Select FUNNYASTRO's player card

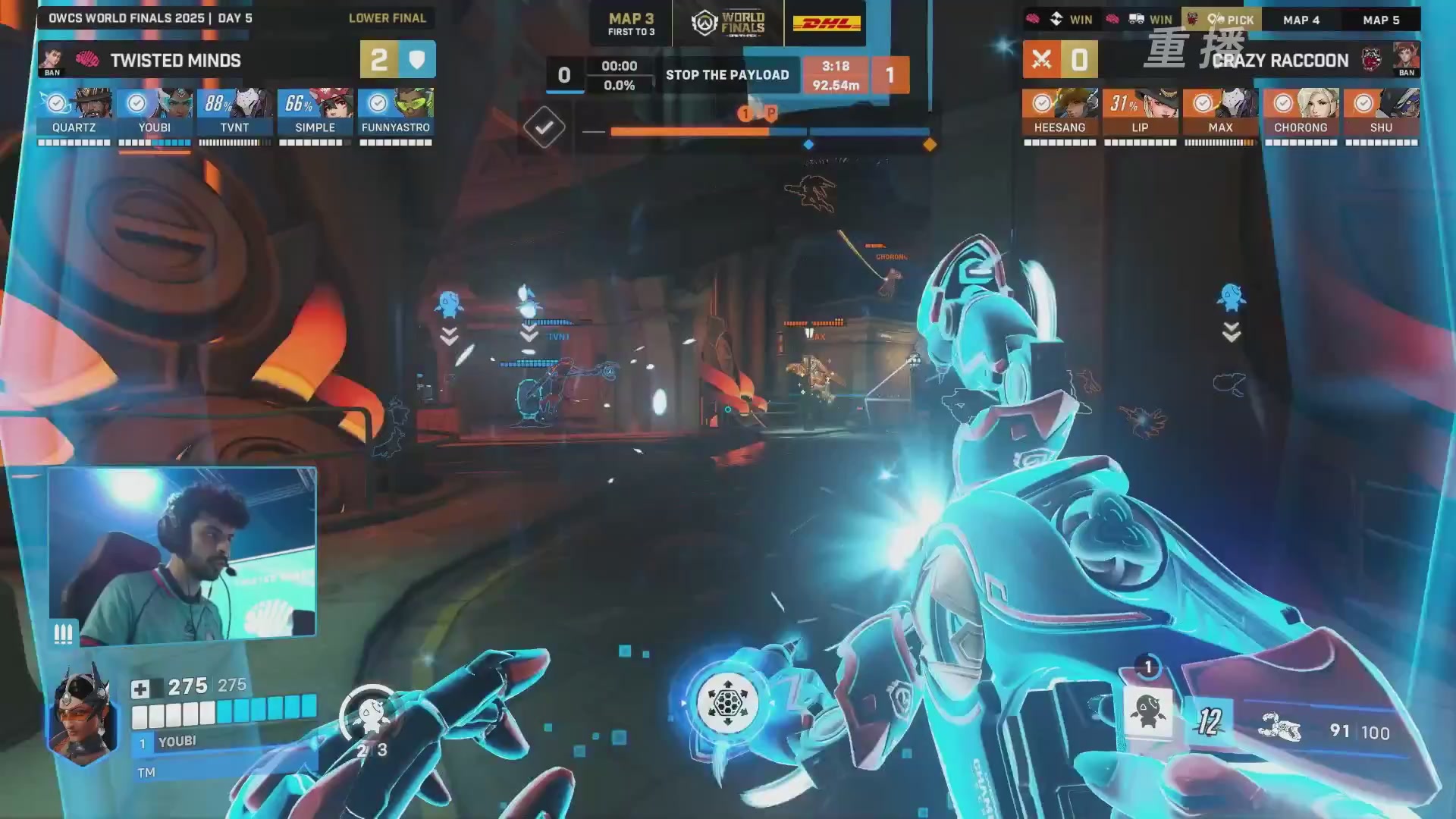(x=396, y=112)
